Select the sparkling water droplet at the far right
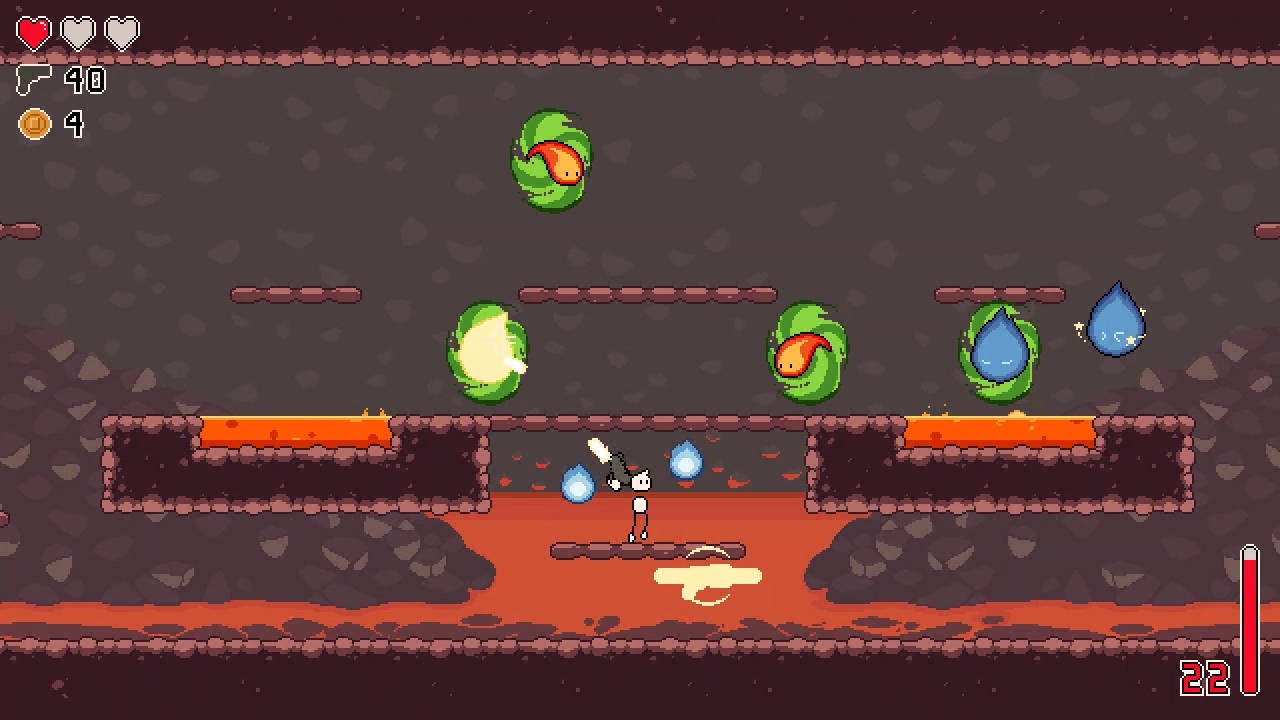The width and height of the screenshot is (1280, 720). click(x=1117, y=318)
